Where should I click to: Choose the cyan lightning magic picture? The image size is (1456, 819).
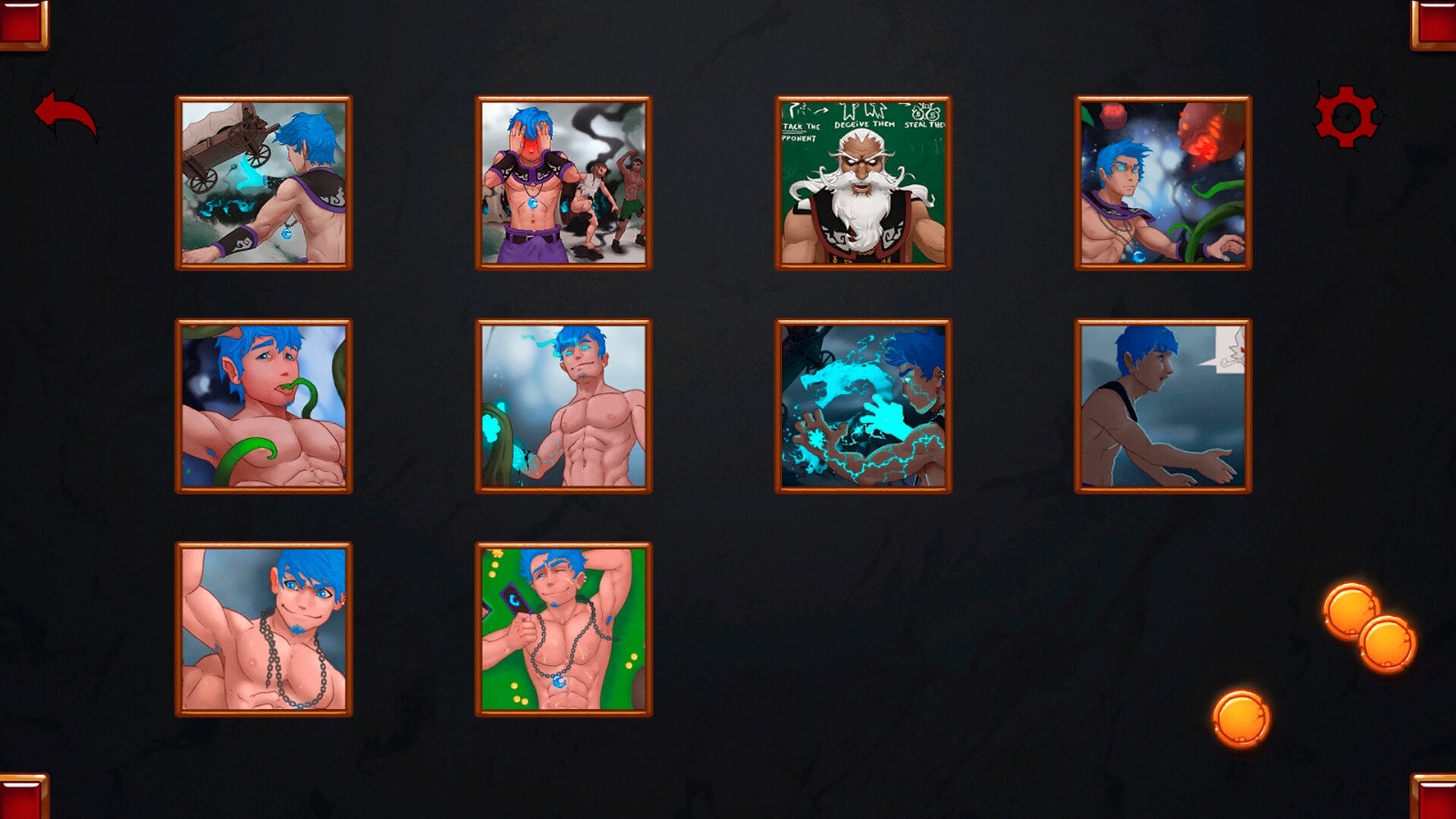pyautogui.click(x=863, y=406)
